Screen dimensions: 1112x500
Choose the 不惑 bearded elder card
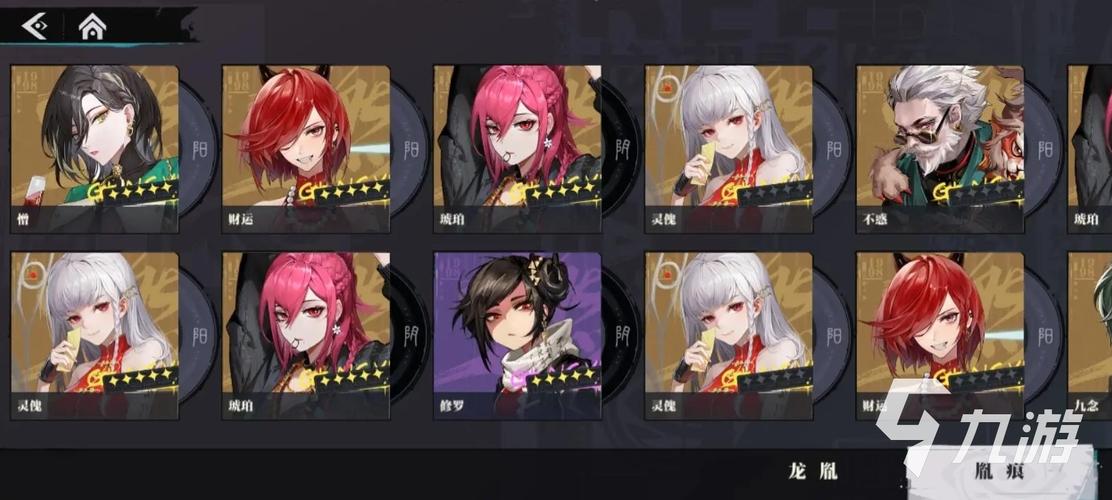[x=940, y=148]
